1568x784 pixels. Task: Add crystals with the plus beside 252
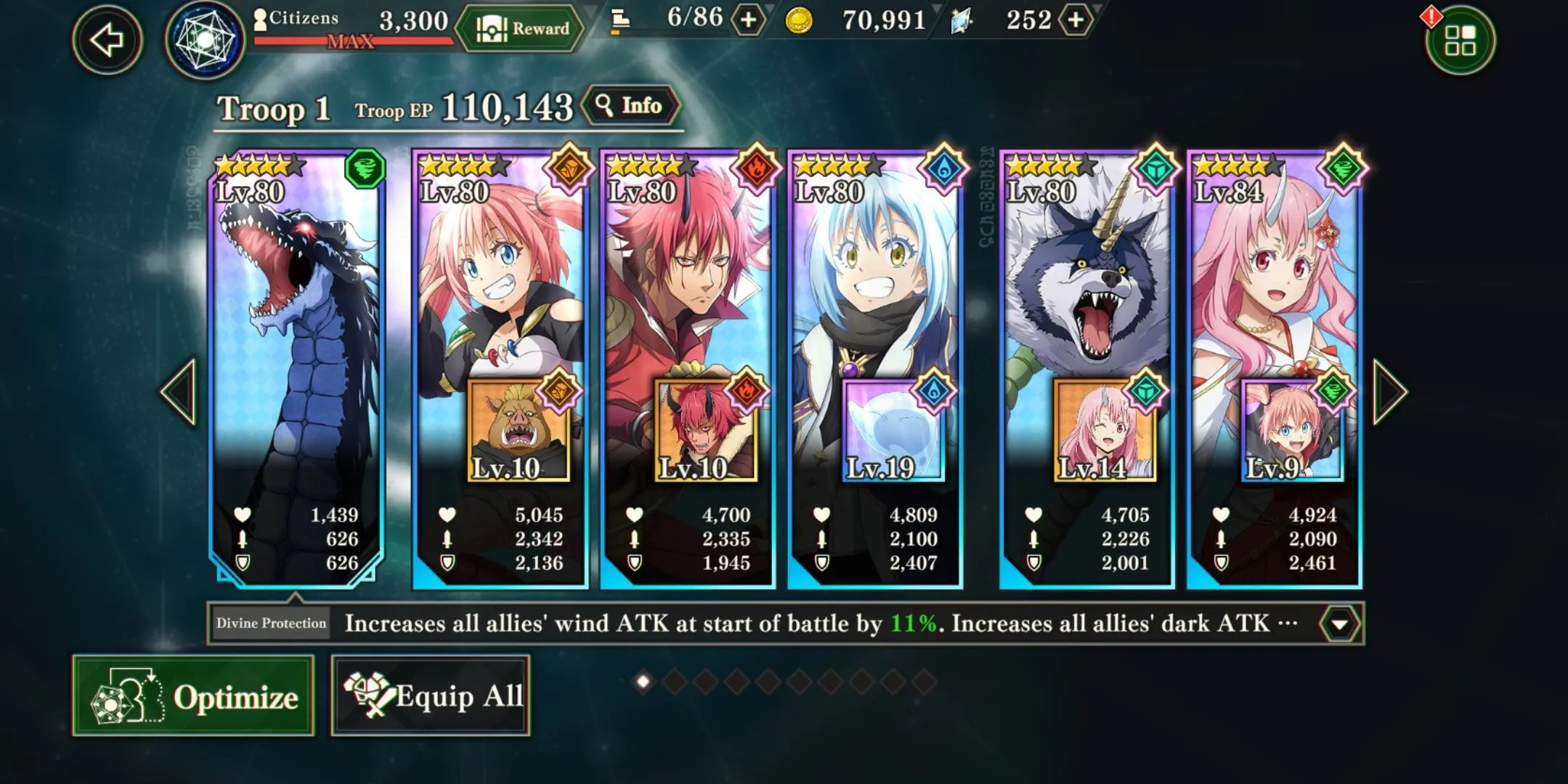click(1075, 20)
